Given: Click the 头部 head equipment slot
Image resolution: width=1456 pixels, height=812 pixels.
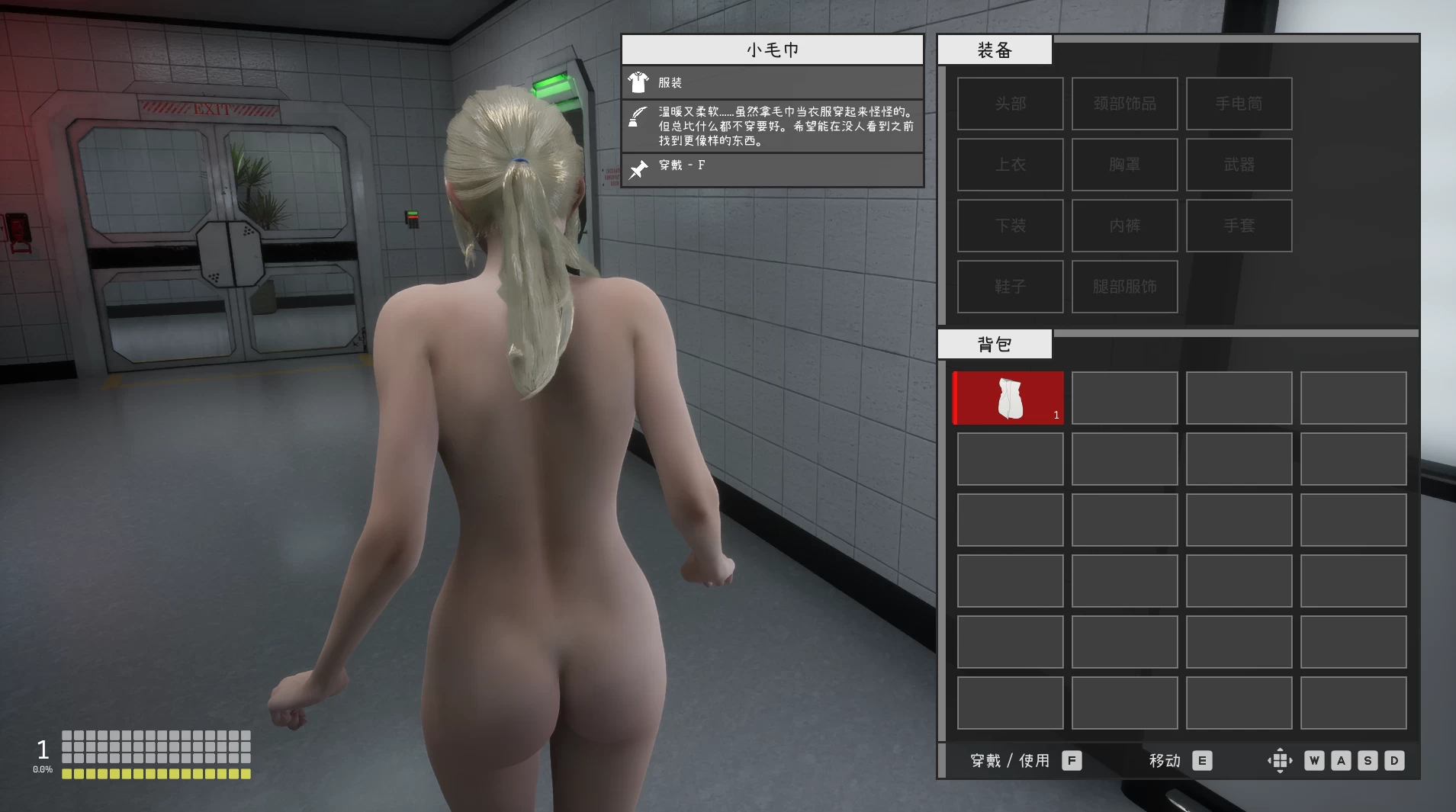Looking at the screenshot, I should (1011, 104).
